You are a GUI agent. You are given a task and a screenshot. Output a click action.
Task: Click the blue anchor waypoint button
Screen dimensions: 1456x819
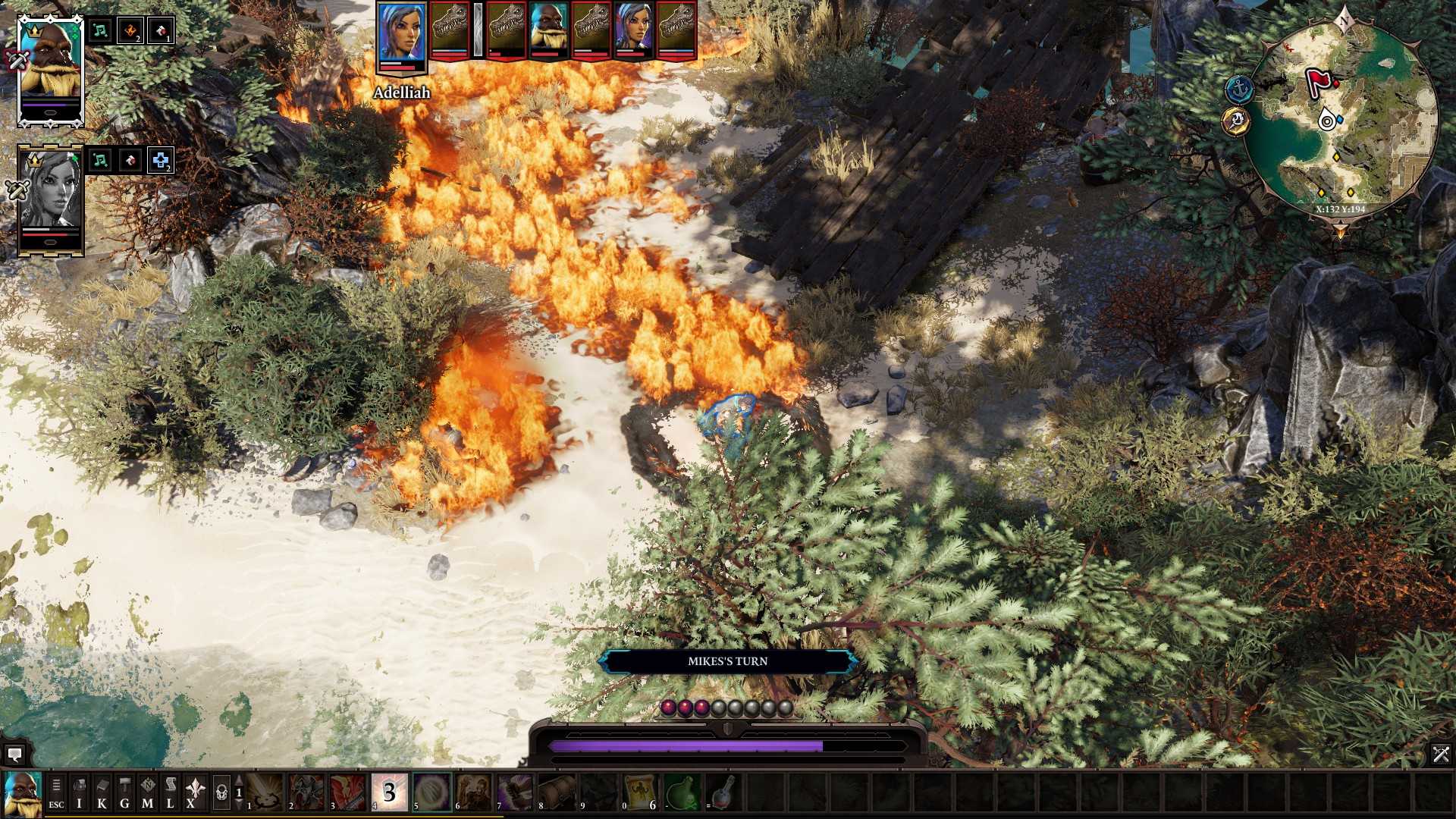1239,89
